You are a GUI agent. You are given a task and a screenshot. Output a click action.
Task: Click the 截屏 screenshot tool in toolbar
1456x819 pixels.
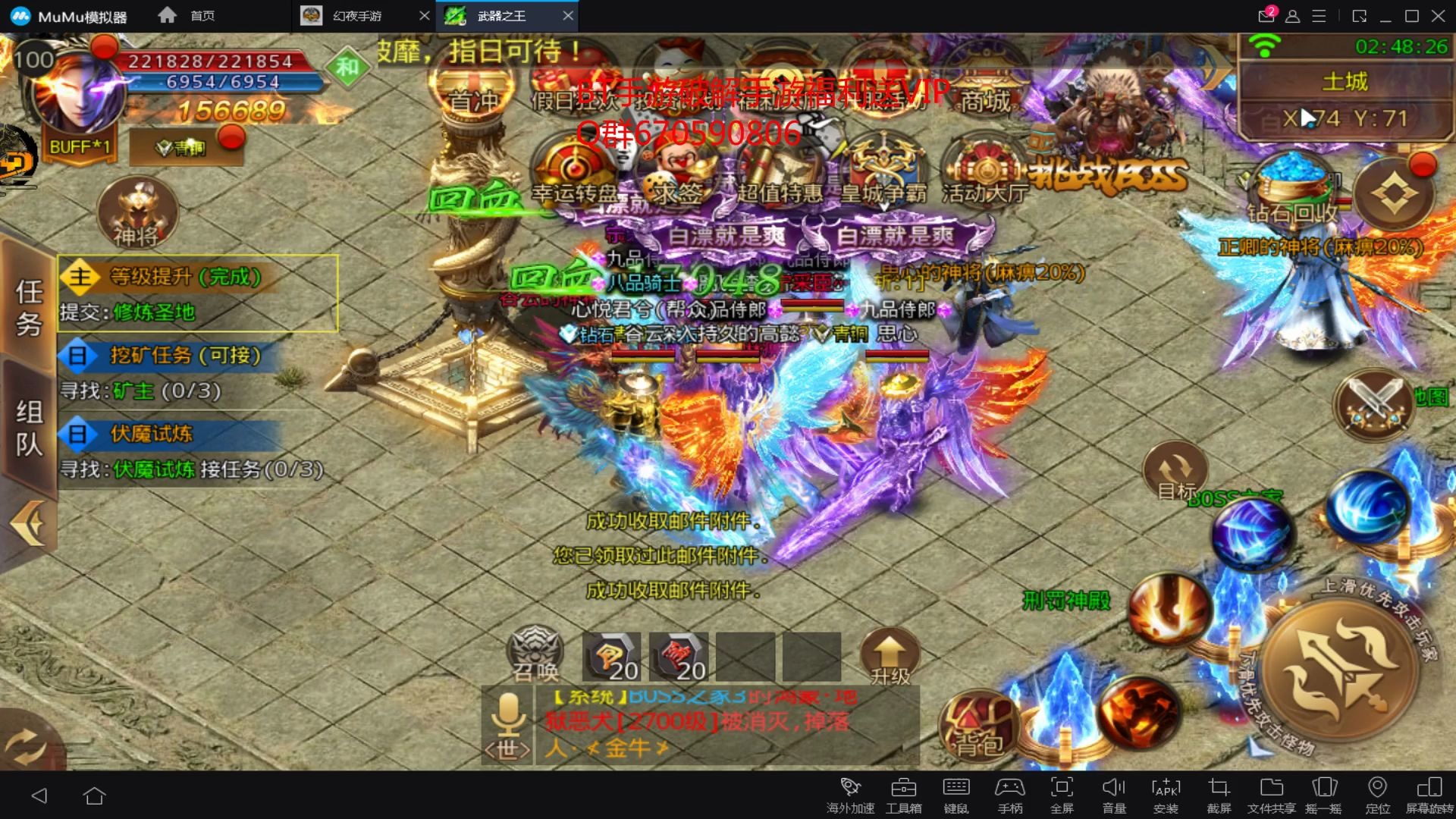1219,794
